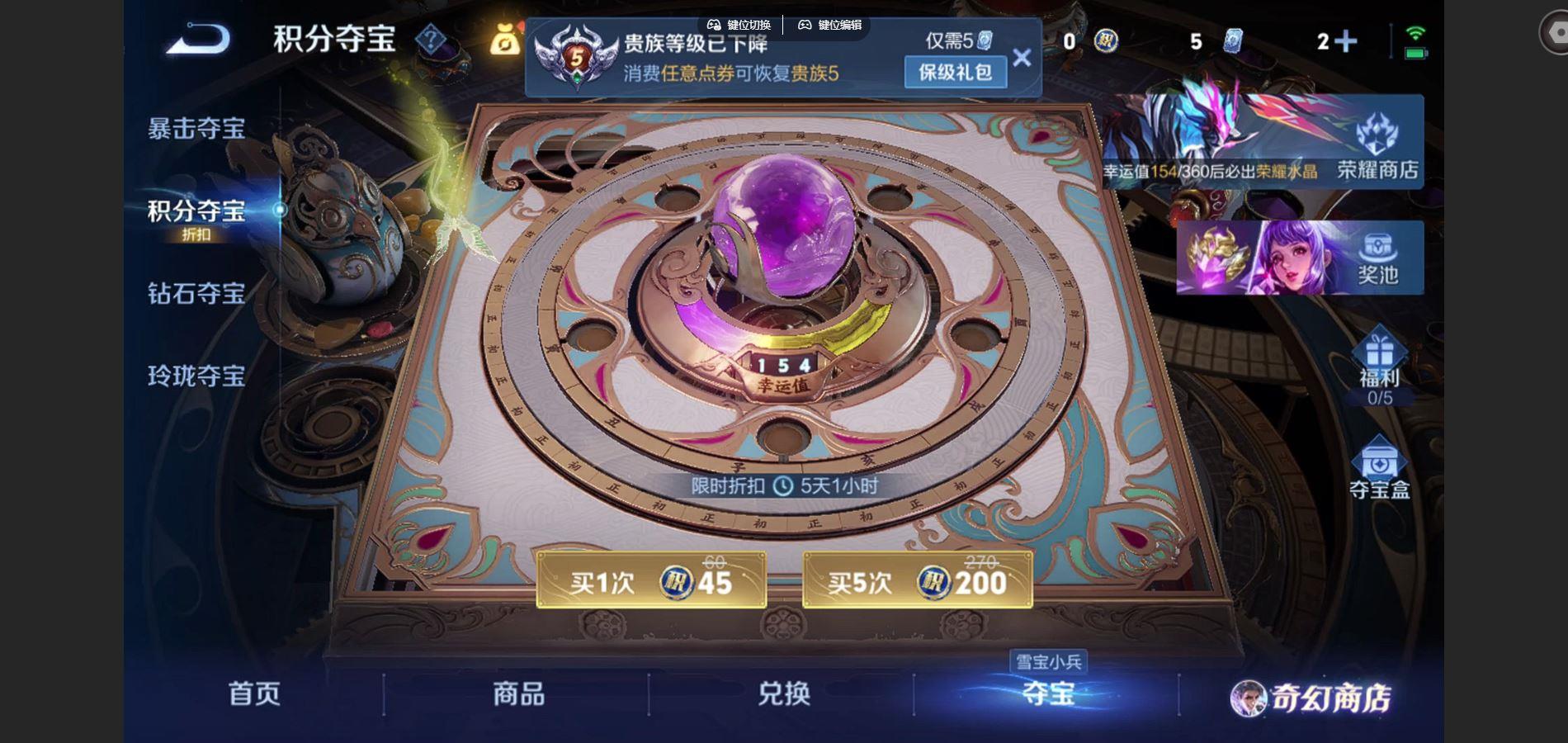Open the 键位切换 key layout switch control
1568x743 pixels.
pyautogui.click(x=741, y=25)
